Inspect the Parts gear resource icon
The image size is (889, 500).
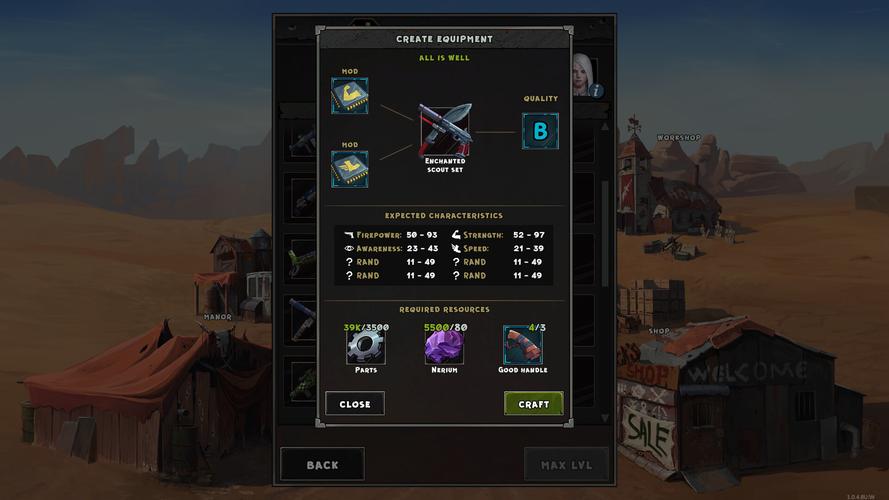pyautogui.click(x=364, y=346)
